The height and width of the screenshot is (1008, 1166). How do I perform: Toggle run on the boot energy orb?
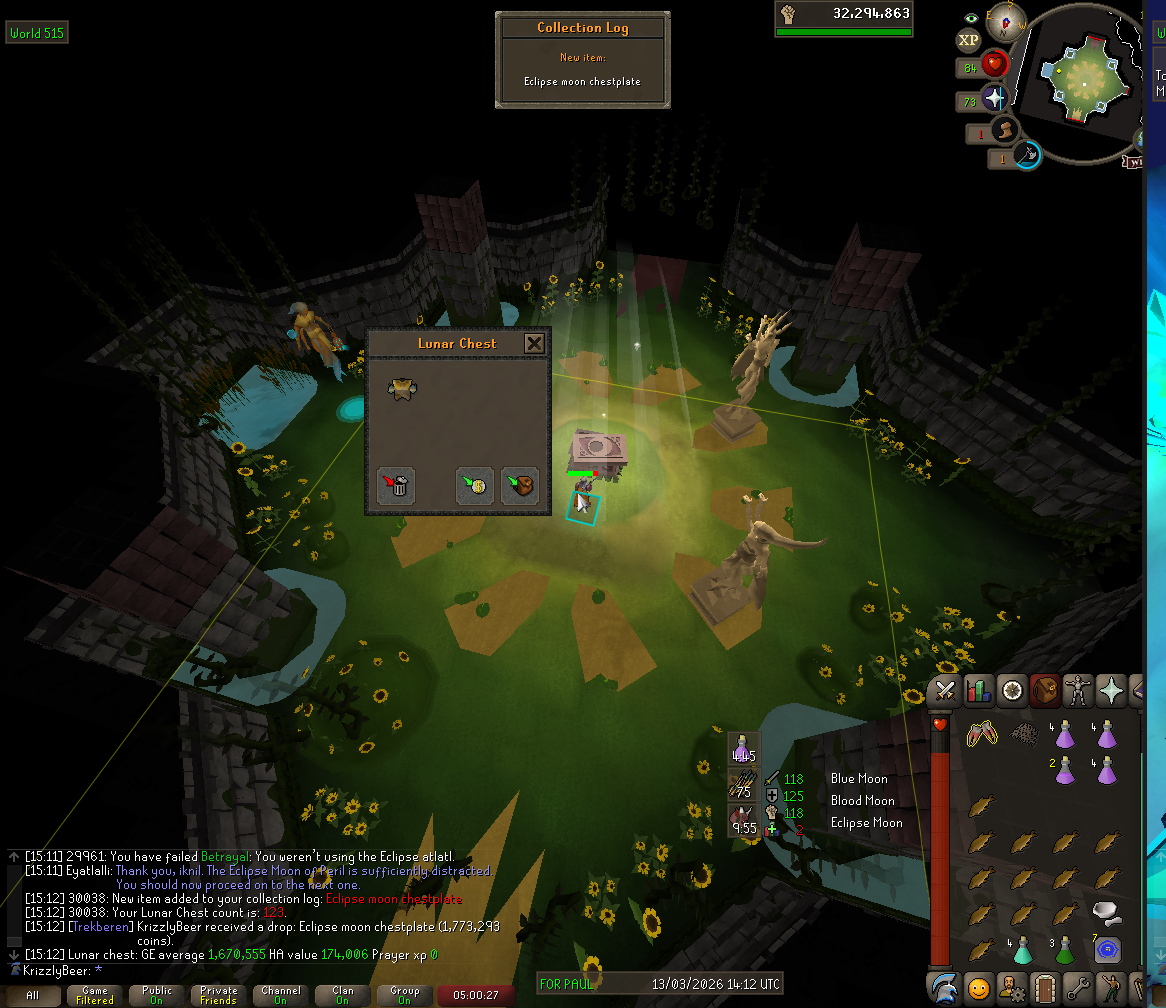[x=1005, y=131]
